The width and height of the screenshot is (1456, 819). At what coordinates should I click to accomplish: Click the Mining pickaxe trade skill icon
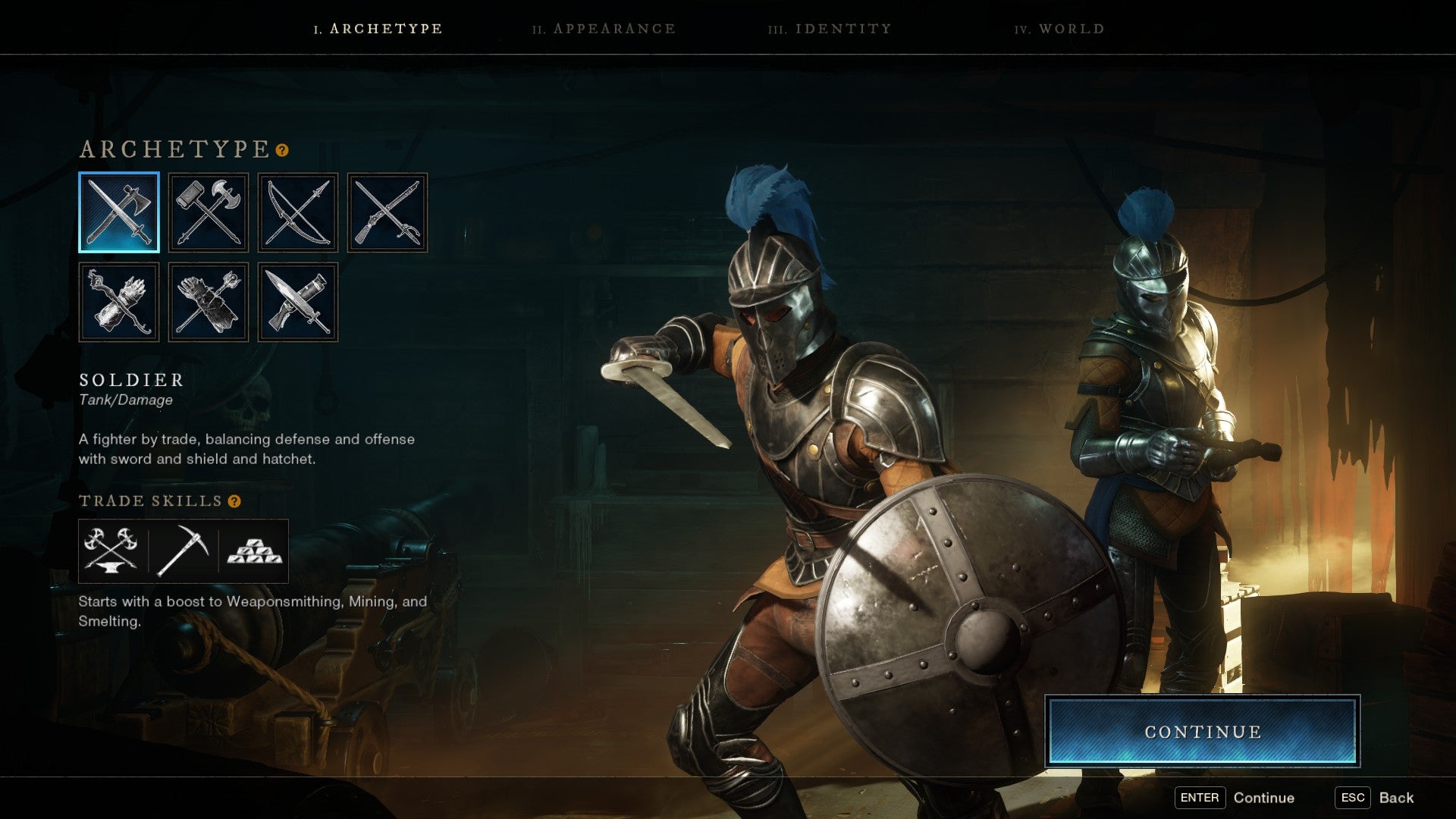(x=182, y=551)
